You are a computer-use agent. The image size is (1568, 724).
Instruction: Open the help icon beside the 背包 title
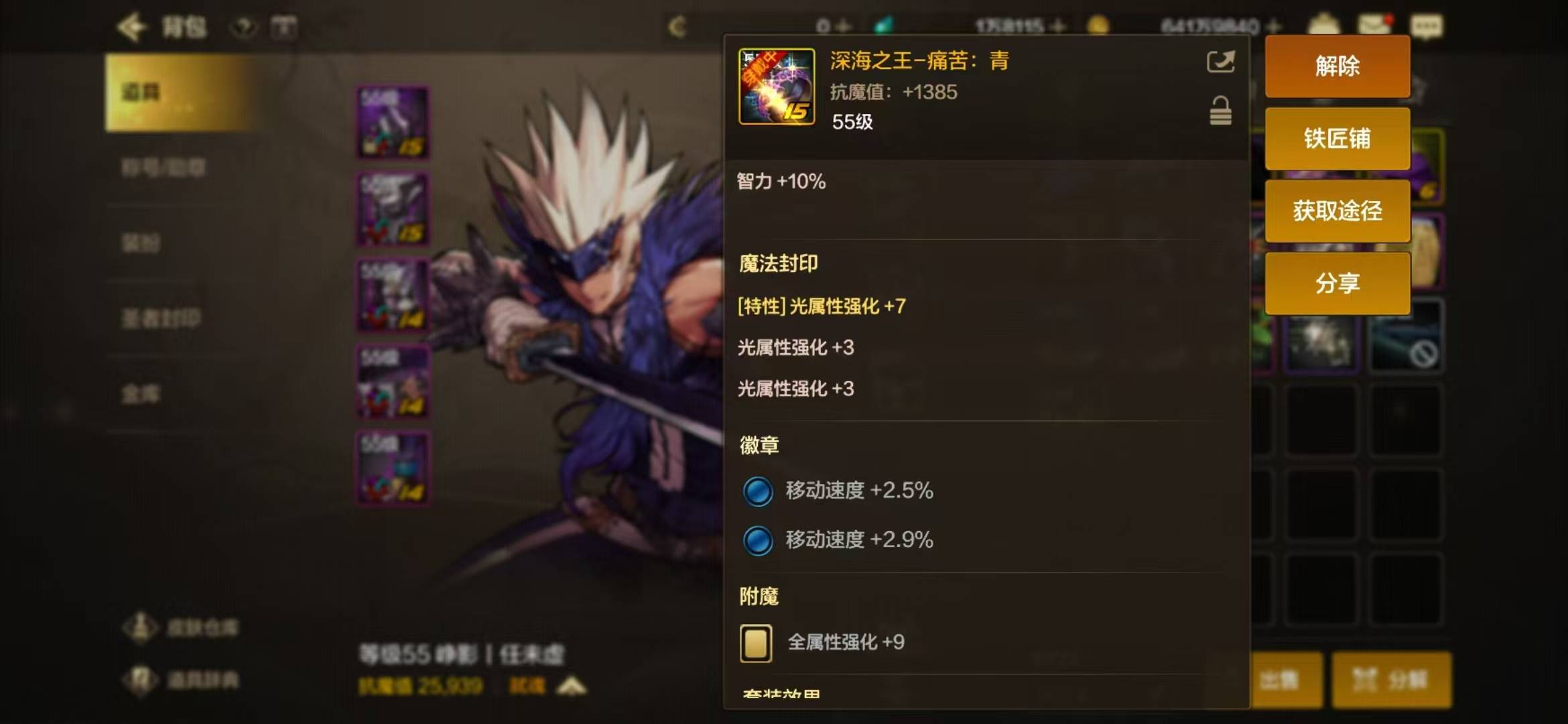(x=243, y=27)
